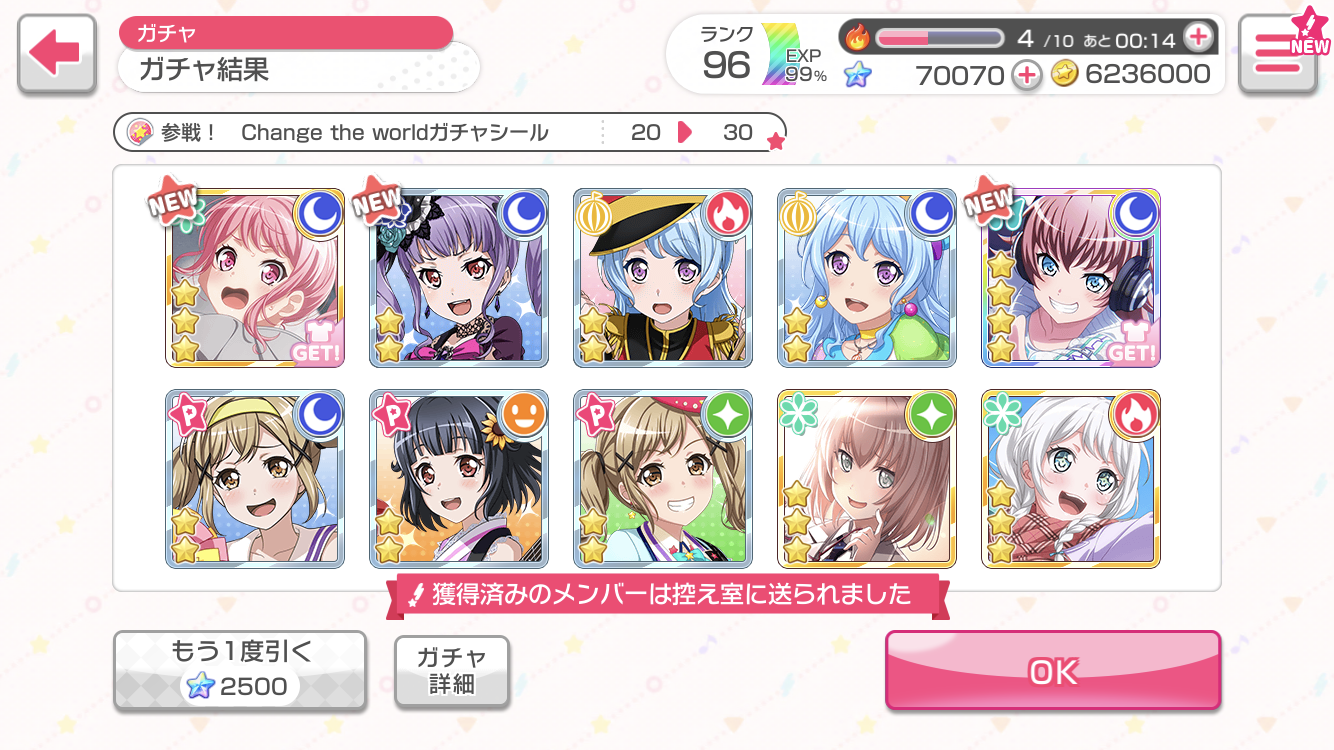View the pink-haired three-star NEW card
Image resolution: width=1334 pixels, height=750 pixels.
tap(255, 278)
